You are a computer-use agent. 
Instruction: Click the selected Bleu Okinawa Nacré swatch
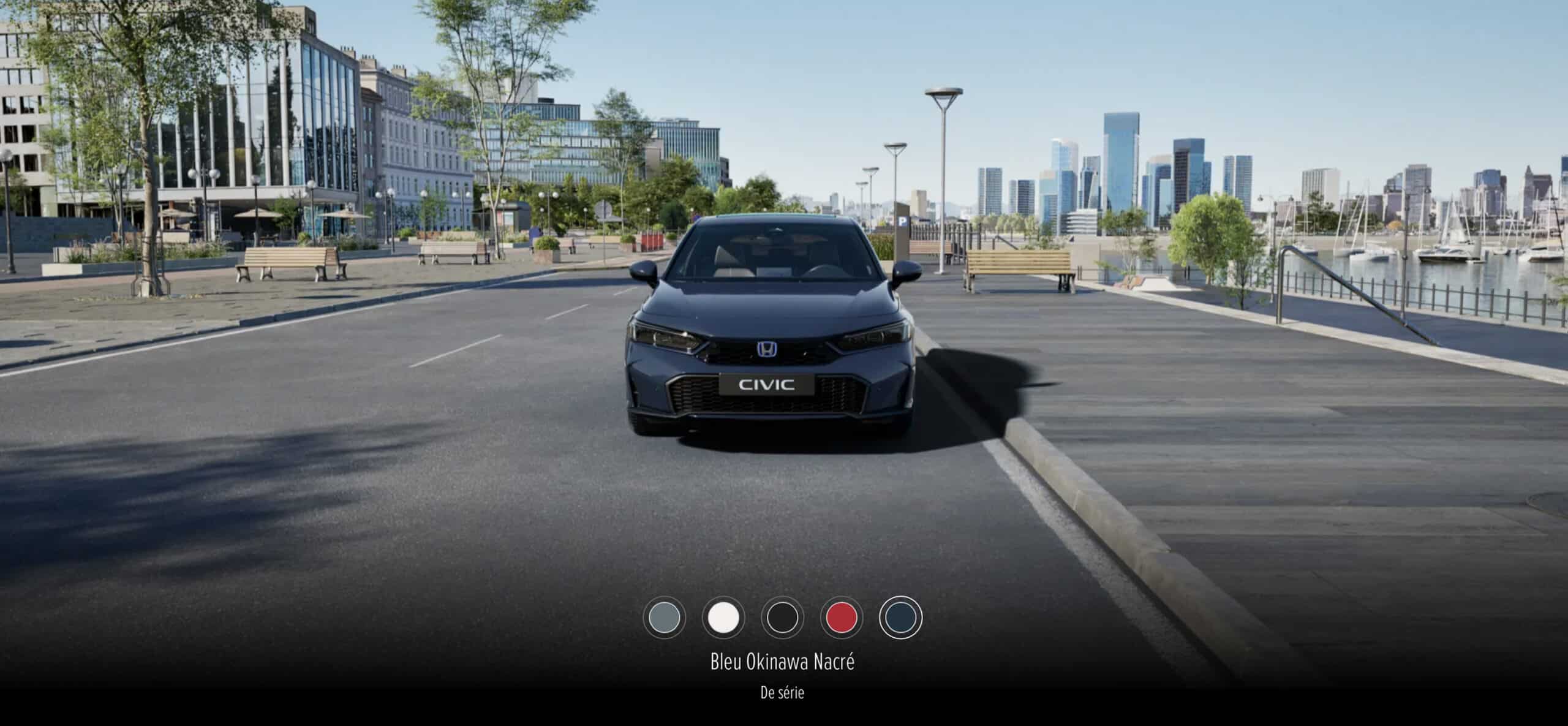point(900,617)
